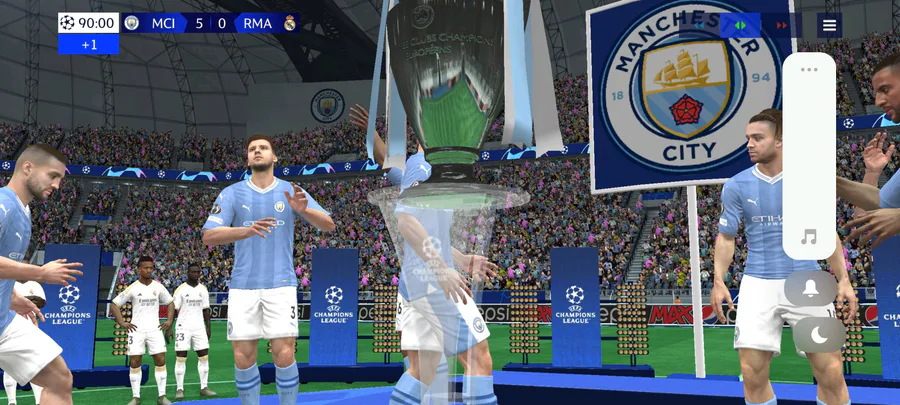Tap the music note icon

point(809,237)
